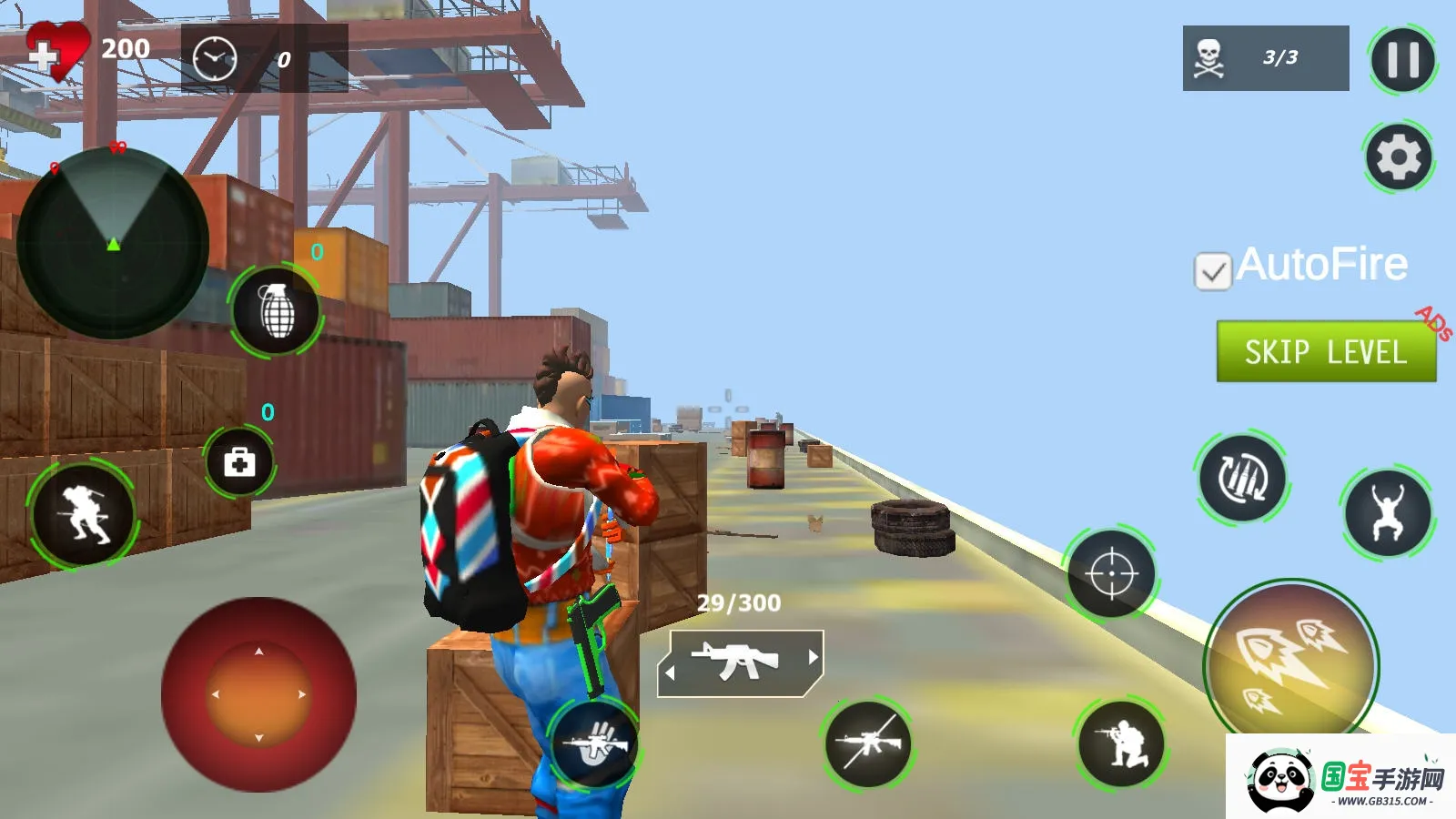Use the medkit

(x=239, y=462)
